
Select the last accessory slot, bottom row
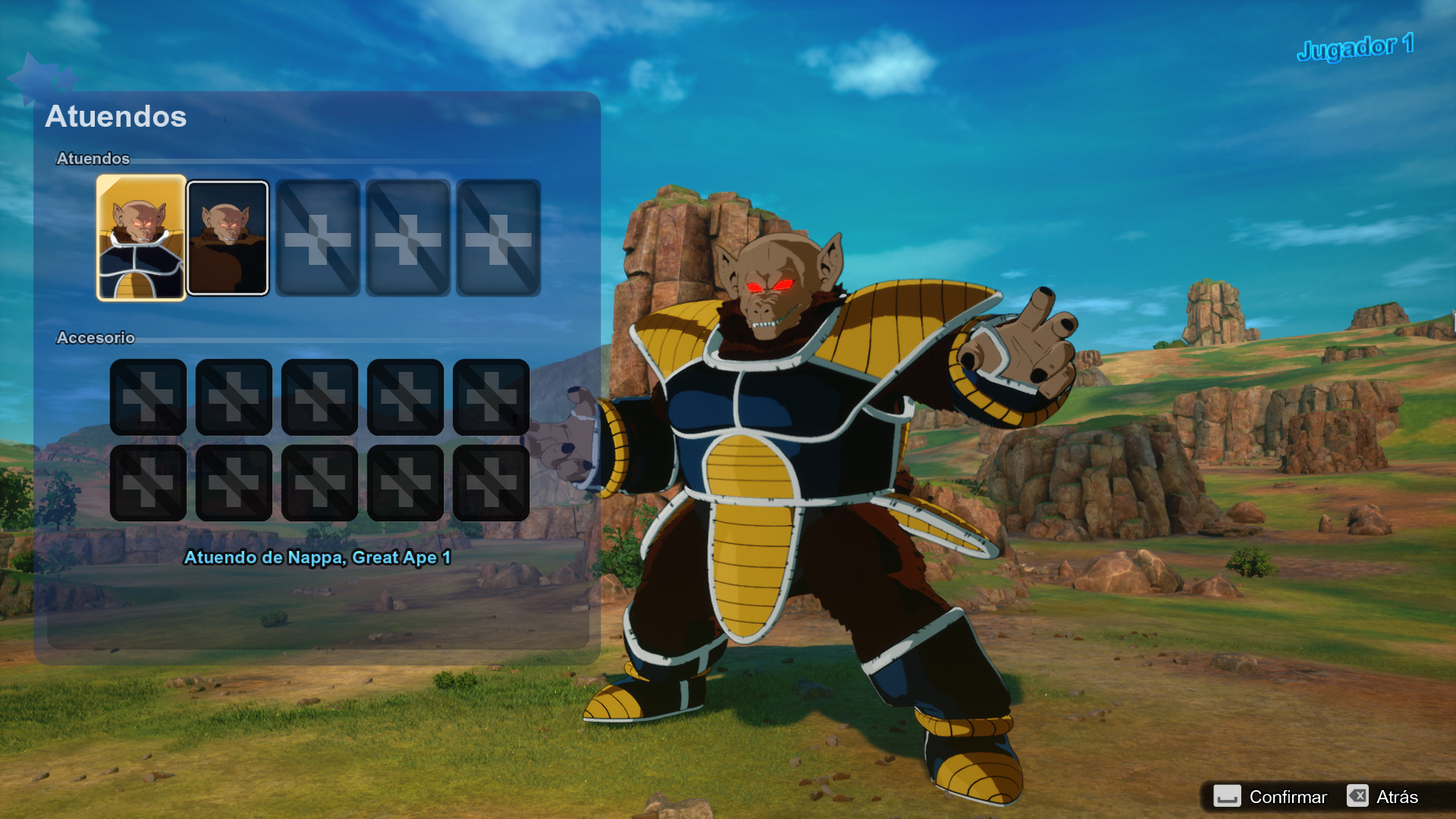tap(492, 482)
